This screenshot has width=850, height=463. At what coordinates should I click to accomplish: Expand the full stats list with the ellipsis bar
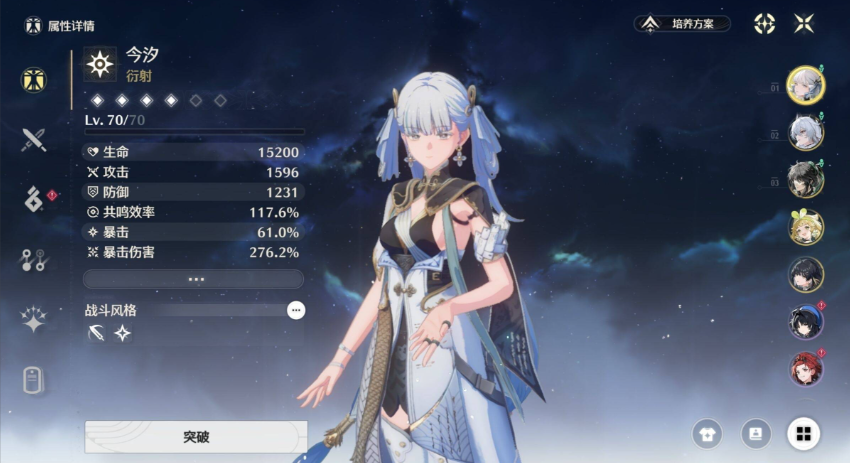pyautogui.click(x=193, y=279)
